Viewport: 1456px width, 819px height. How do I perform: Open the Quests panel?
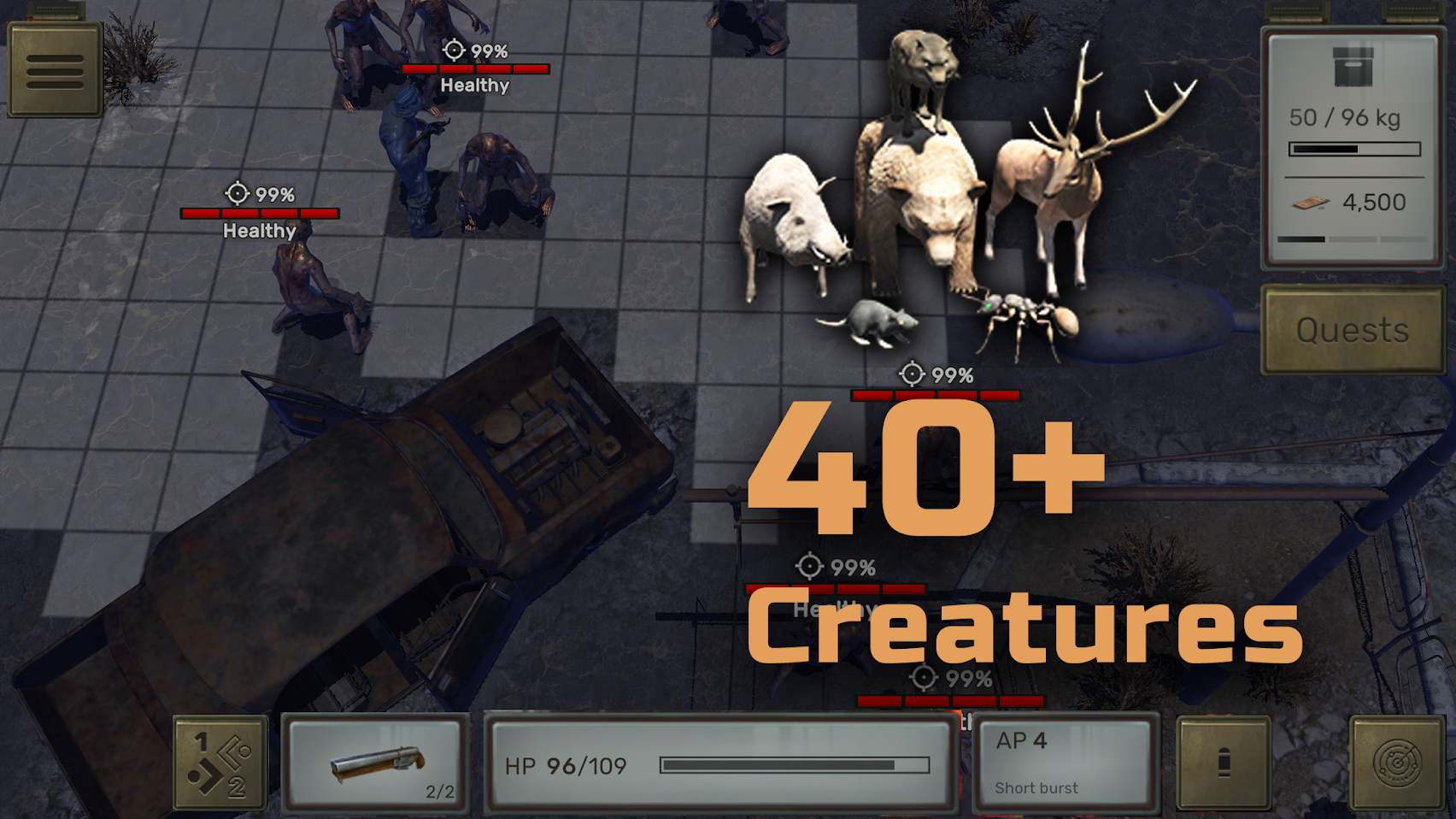click(x=1352, y=331)
